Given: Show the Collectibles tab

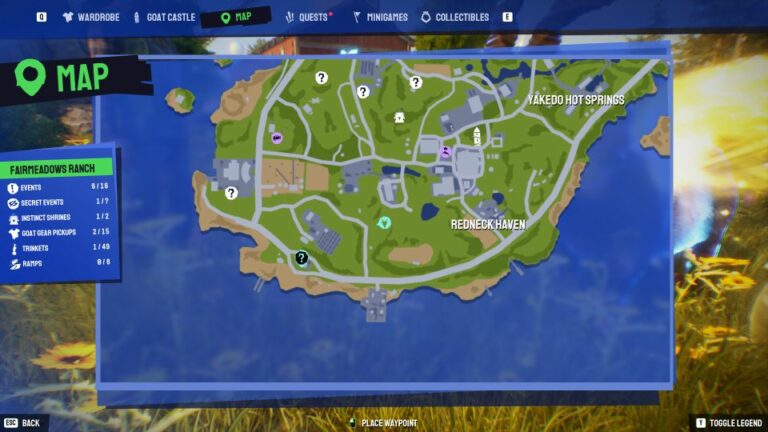Looking at the screenshot, I should tap(455, 17).
